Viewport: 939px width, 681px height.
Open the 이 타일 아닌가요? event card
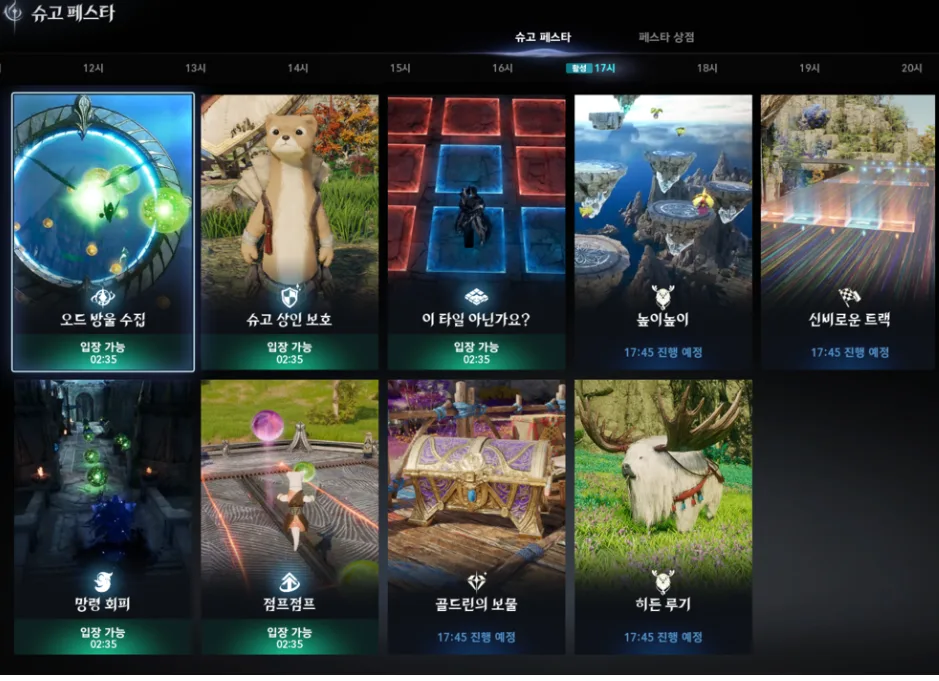pyautogui.click(x=476, y=232)
